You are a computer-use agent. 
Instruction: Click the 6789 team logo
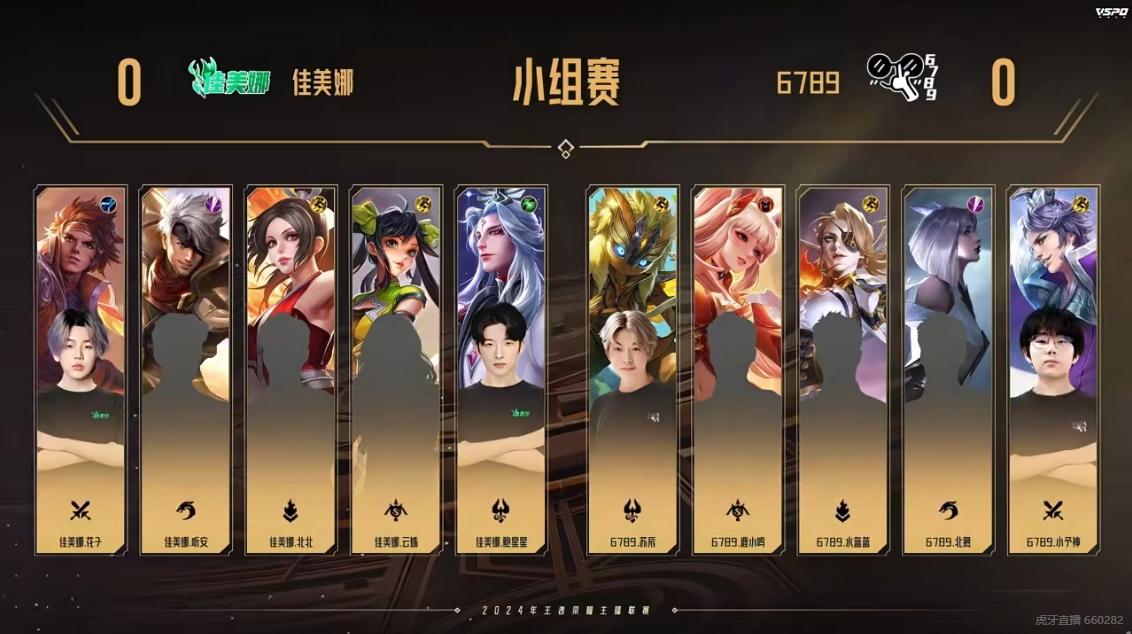[902, 78]
